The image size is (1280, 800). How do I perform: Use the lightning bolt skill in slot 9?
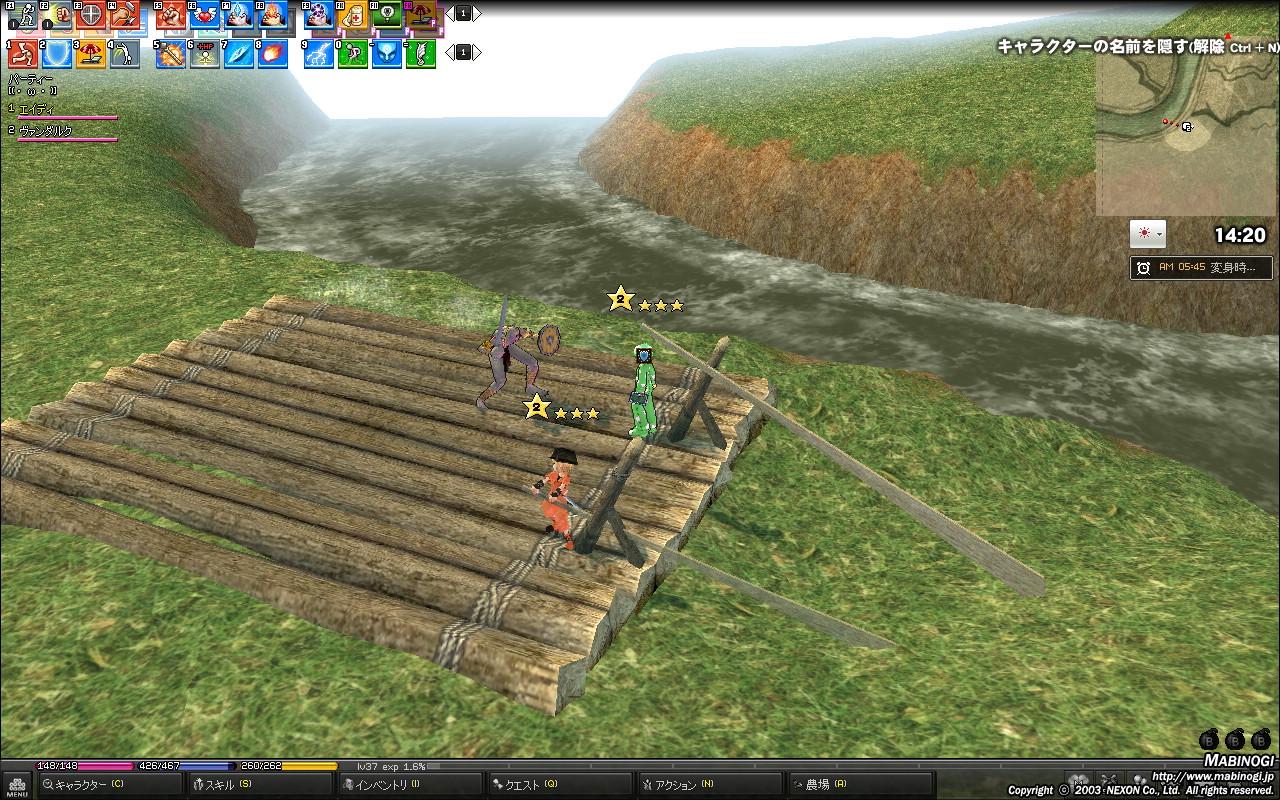click(319, 53)
